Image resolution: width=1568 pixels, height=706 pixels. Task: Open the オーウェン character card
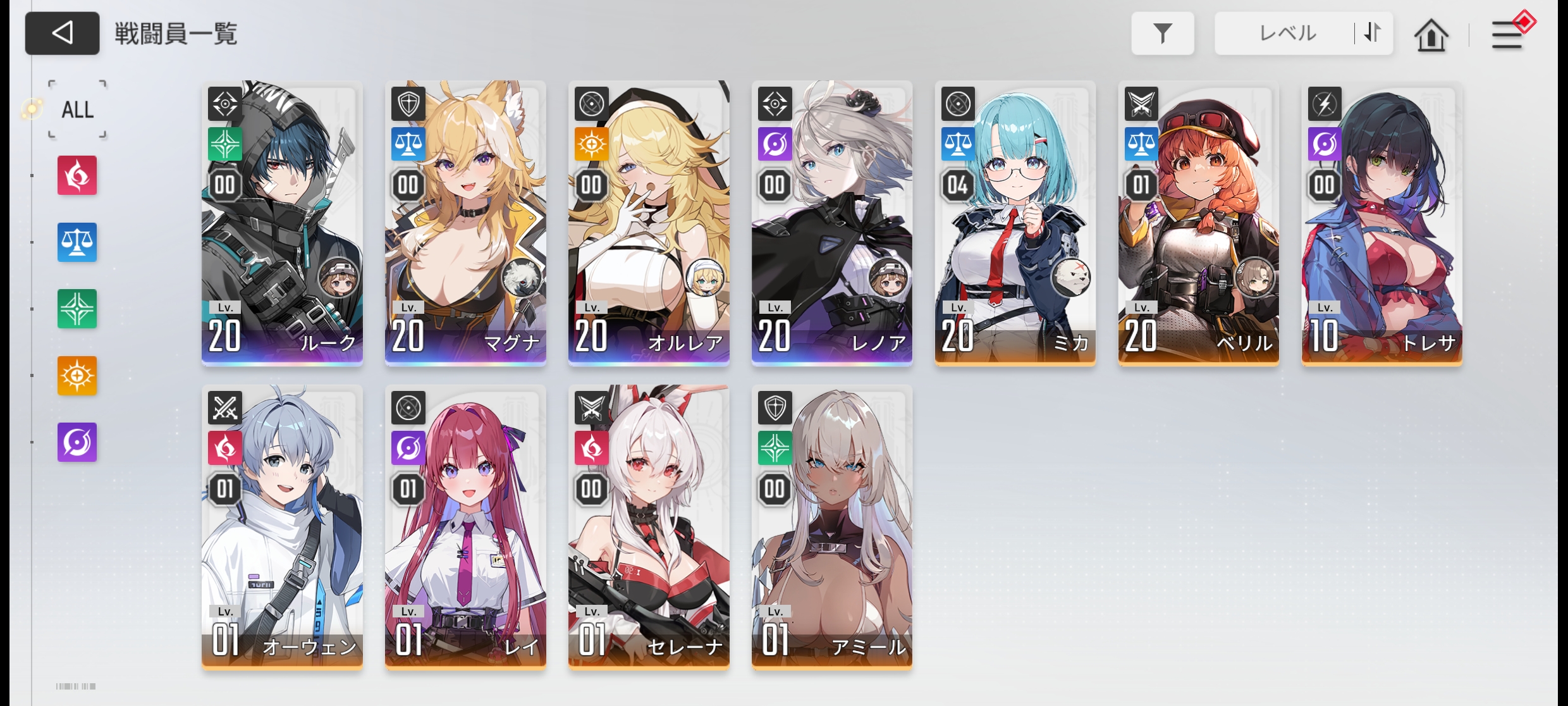pyautogui.click(x=282, y=527)
